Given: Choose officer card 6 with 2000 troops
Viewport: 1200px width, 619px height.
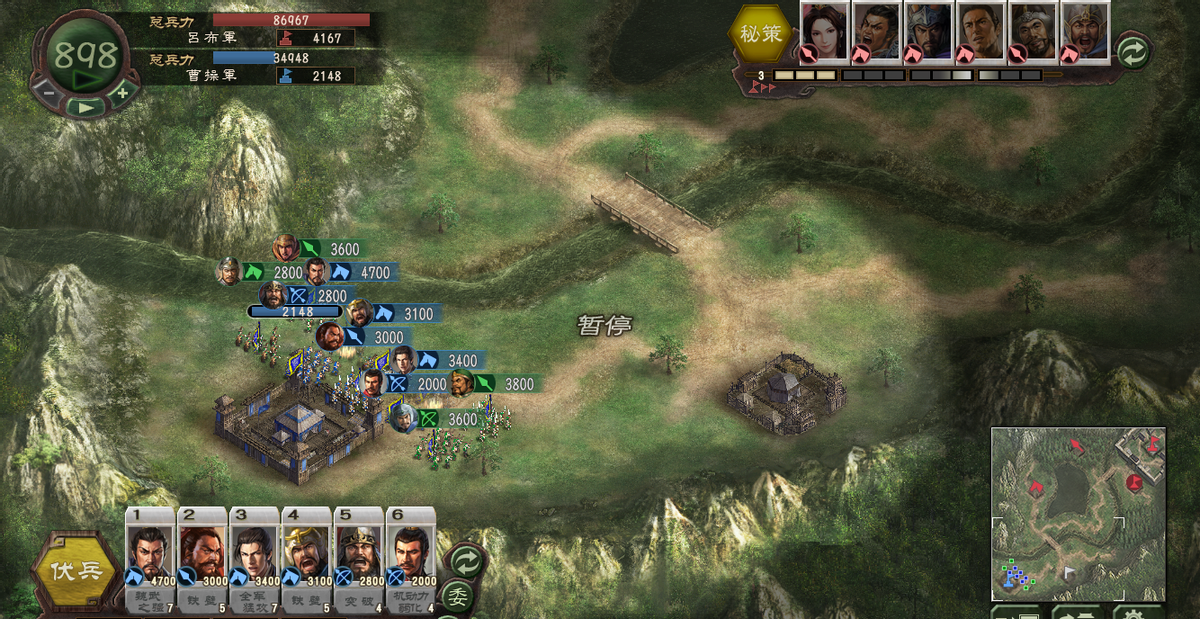Looking at the screenshot, I should click(x=410, y=555).
